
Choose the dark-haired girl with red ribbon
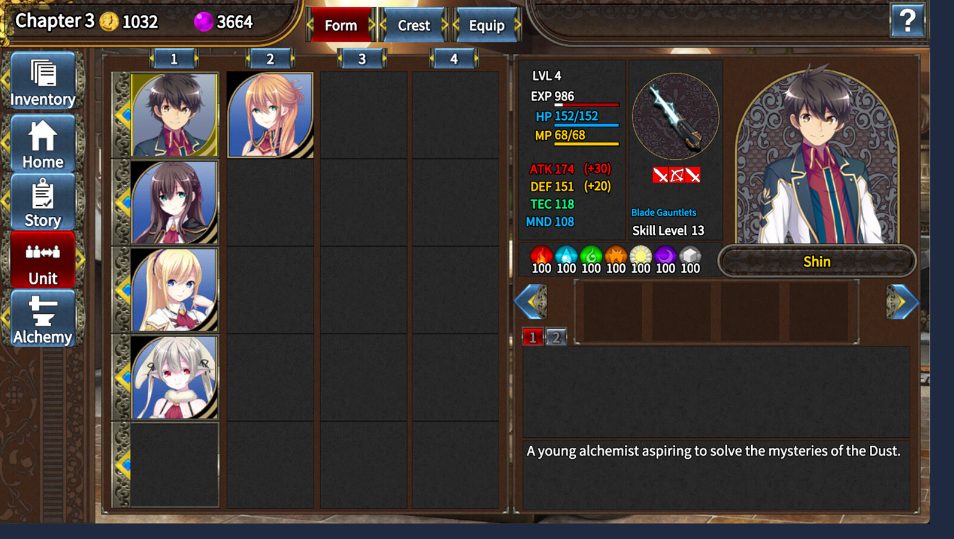174,202
